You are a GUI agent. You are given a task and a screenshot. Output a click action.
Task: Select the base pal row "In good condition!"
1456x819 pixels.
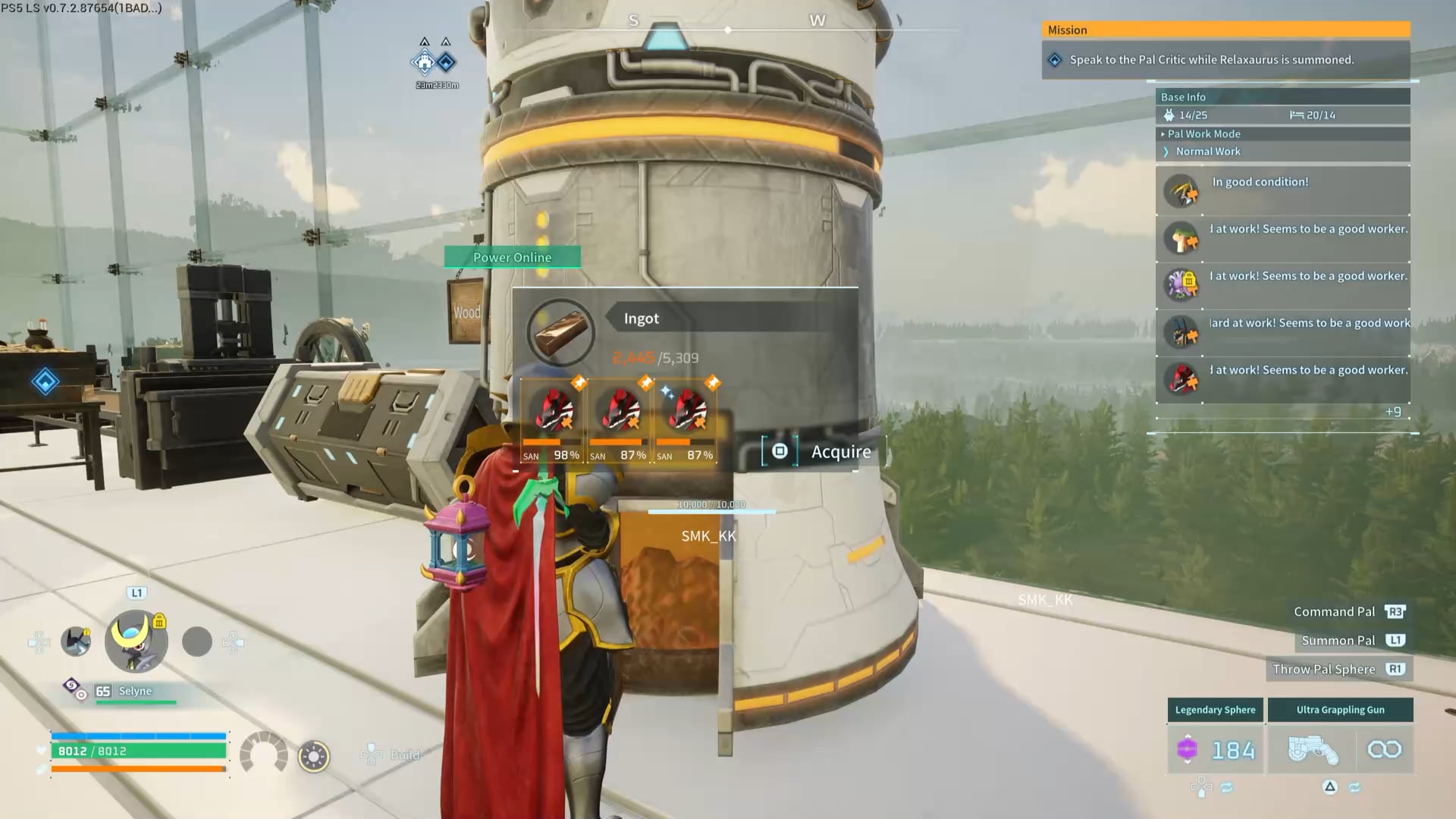[x=1282, y=191]
